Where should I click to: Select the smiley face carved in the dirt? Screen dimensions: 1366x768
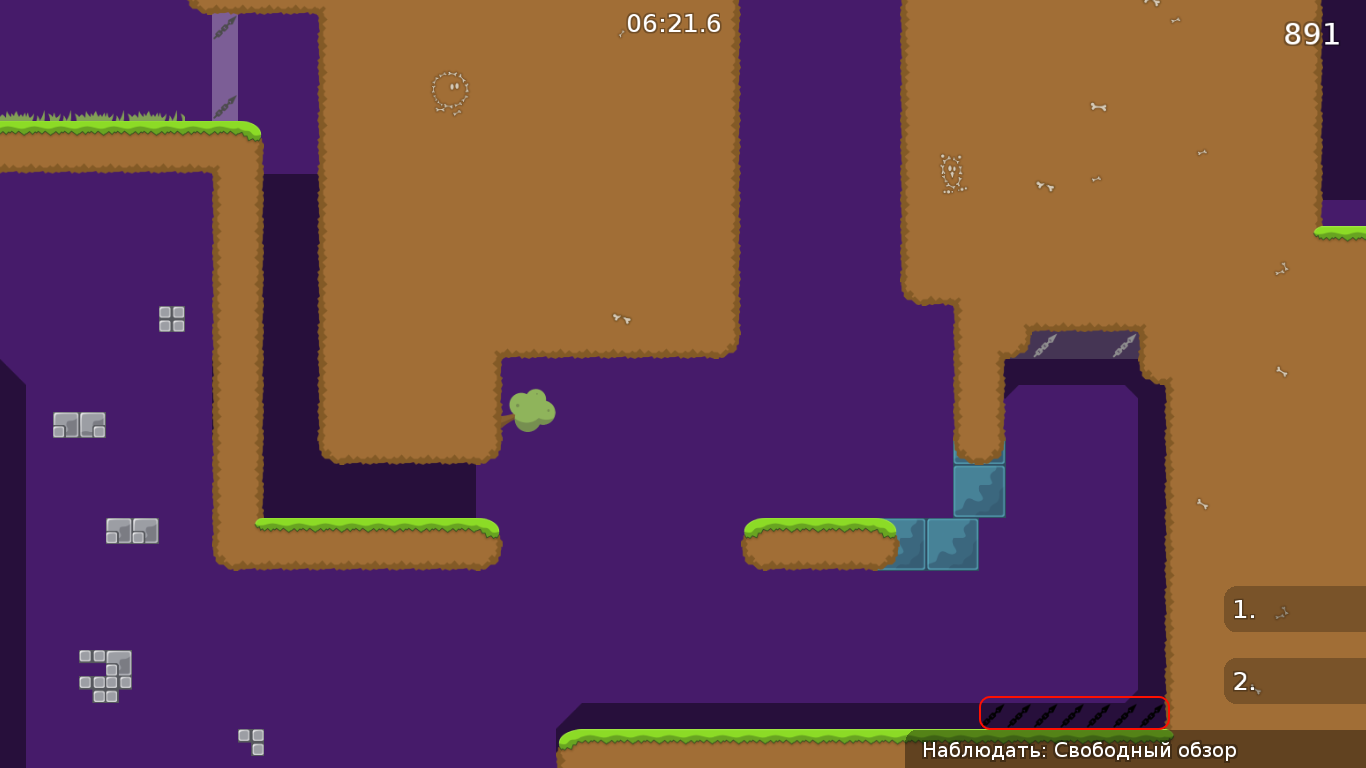click(448, 88)
